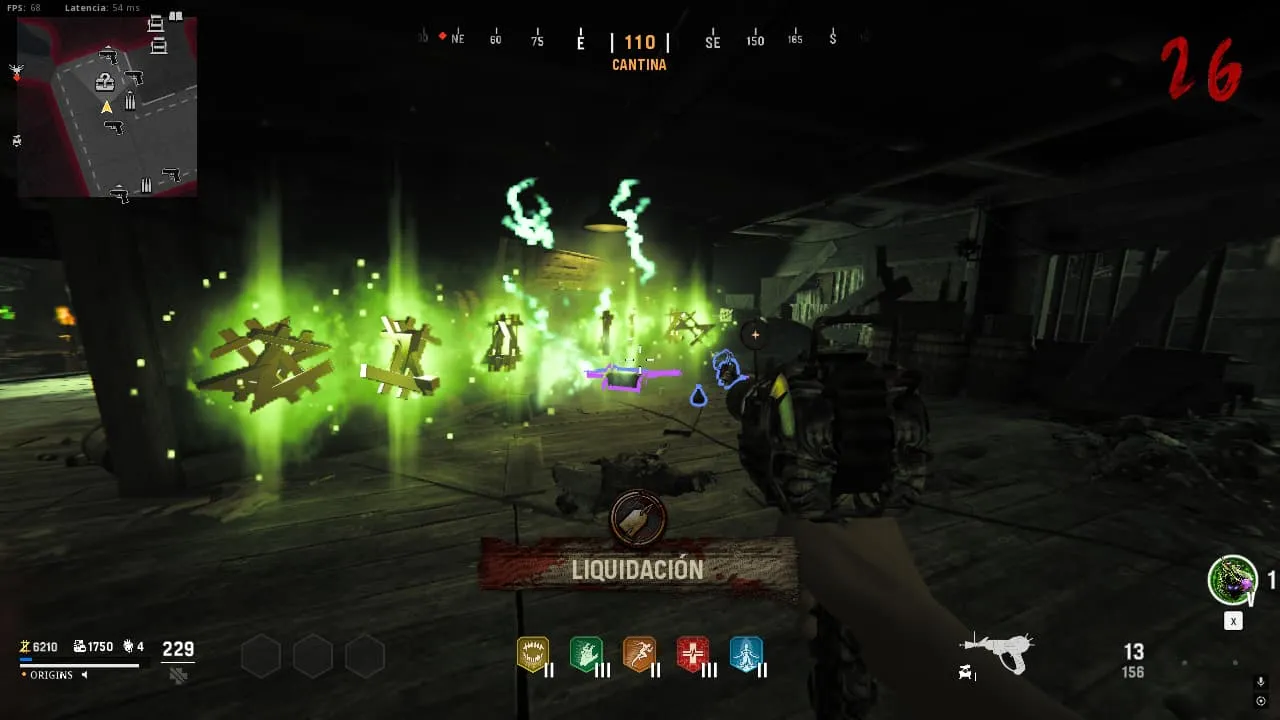
Task: Activate the green field upgrade ability
Action: pos(1232,580)
